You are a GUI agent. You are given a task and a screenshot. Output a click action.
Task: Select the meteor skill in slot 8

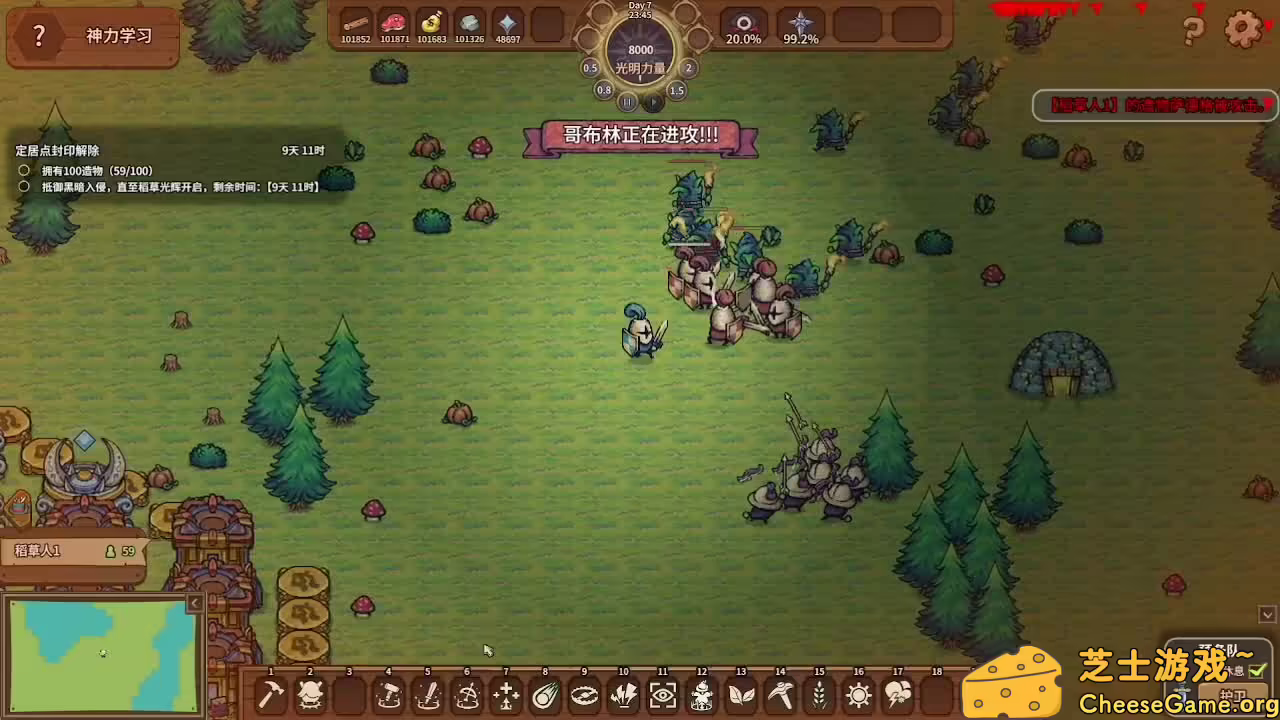[544, 695]
